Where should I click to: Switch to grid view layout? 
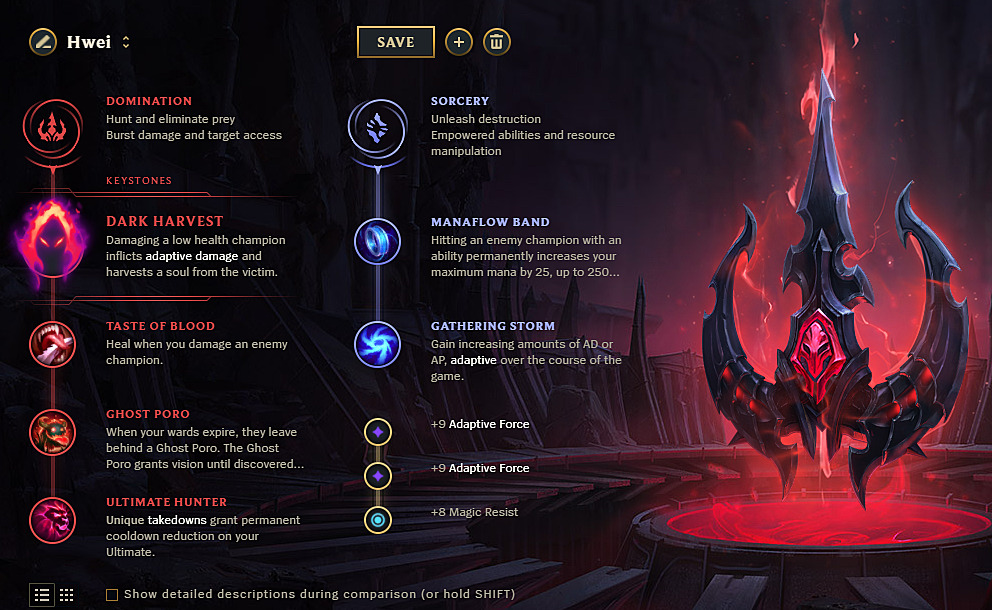point(67,595)
